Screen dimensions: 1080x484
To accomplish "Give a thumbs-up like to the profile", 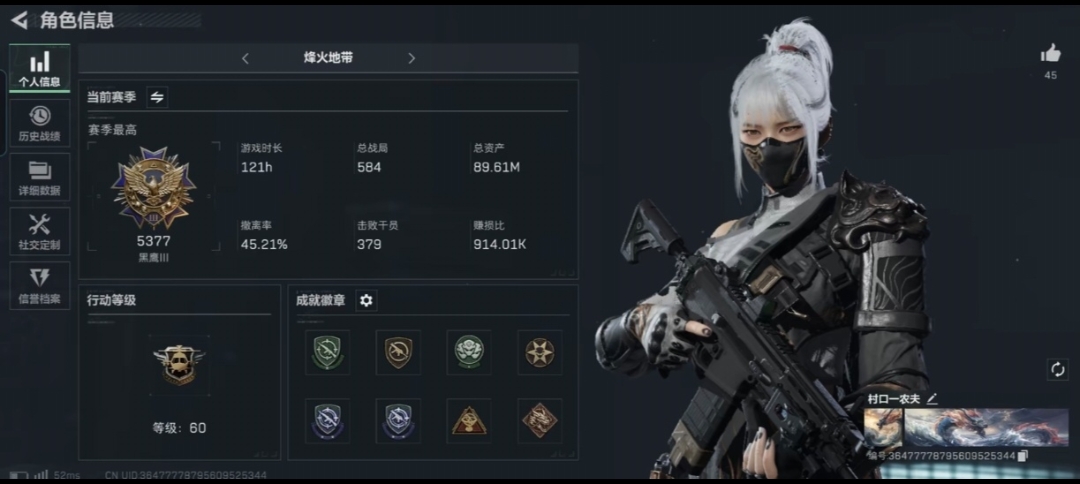I will [1050, 54].
